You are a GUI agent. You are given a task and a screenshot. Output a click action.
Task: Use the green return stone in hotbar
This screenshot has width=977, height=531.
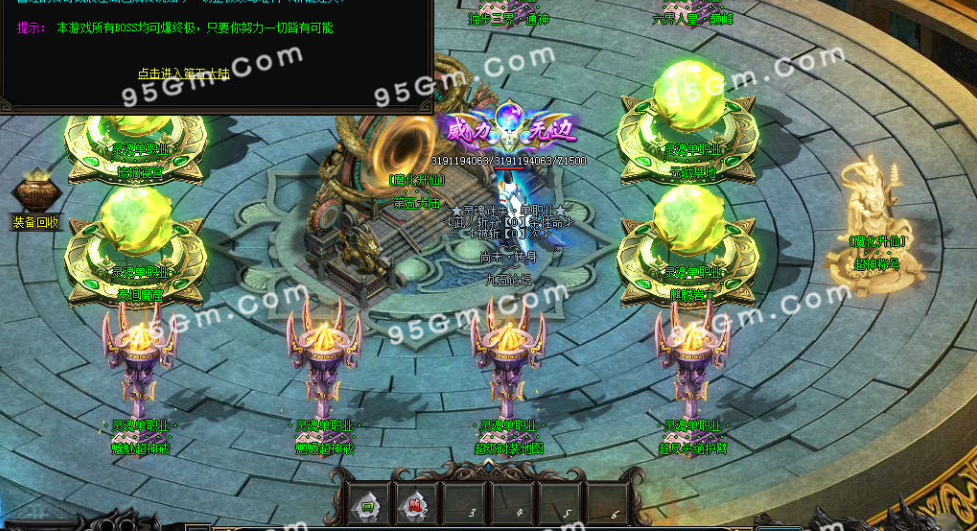[368, 506]
